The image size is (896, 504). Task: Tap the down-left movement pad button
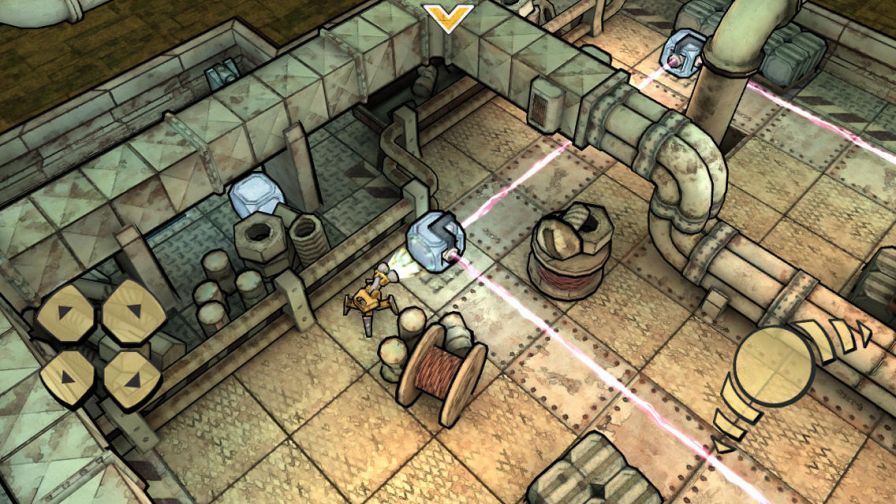click(68, 378)
